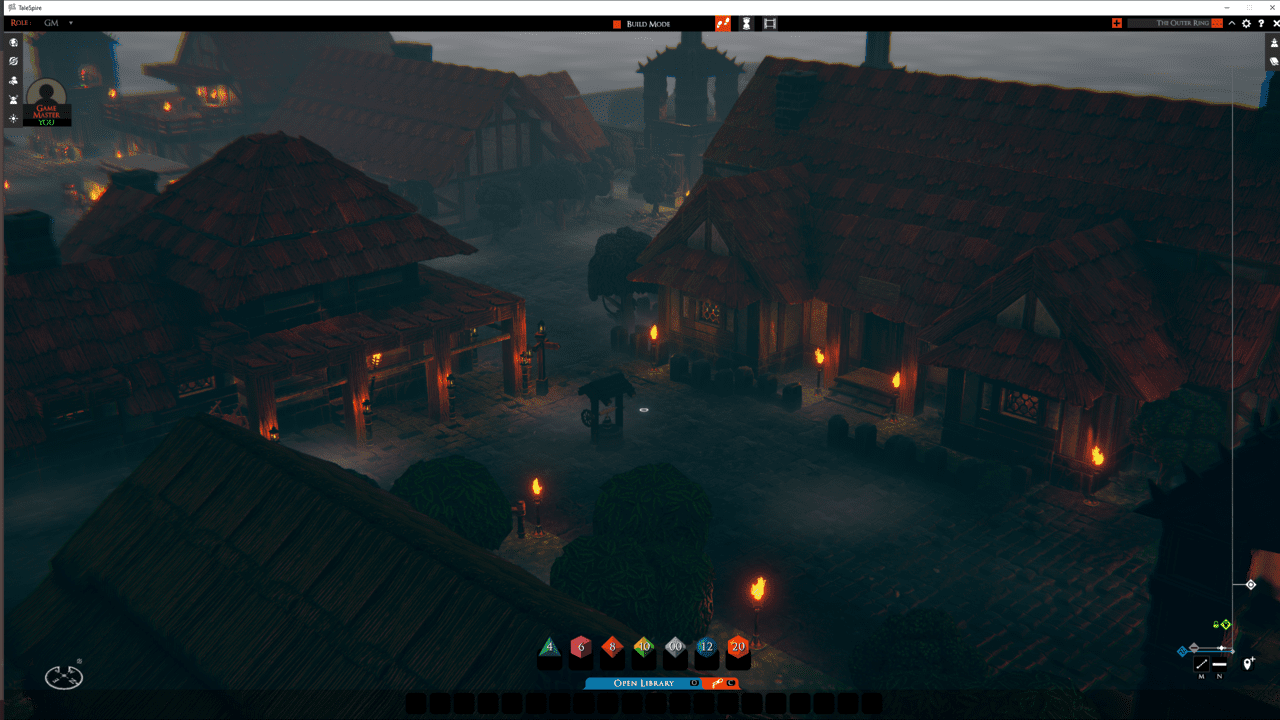The width and height of the screenshot is (1280, 720).
Task: Roll the red d20 die
Action: [x=736, y=648]
